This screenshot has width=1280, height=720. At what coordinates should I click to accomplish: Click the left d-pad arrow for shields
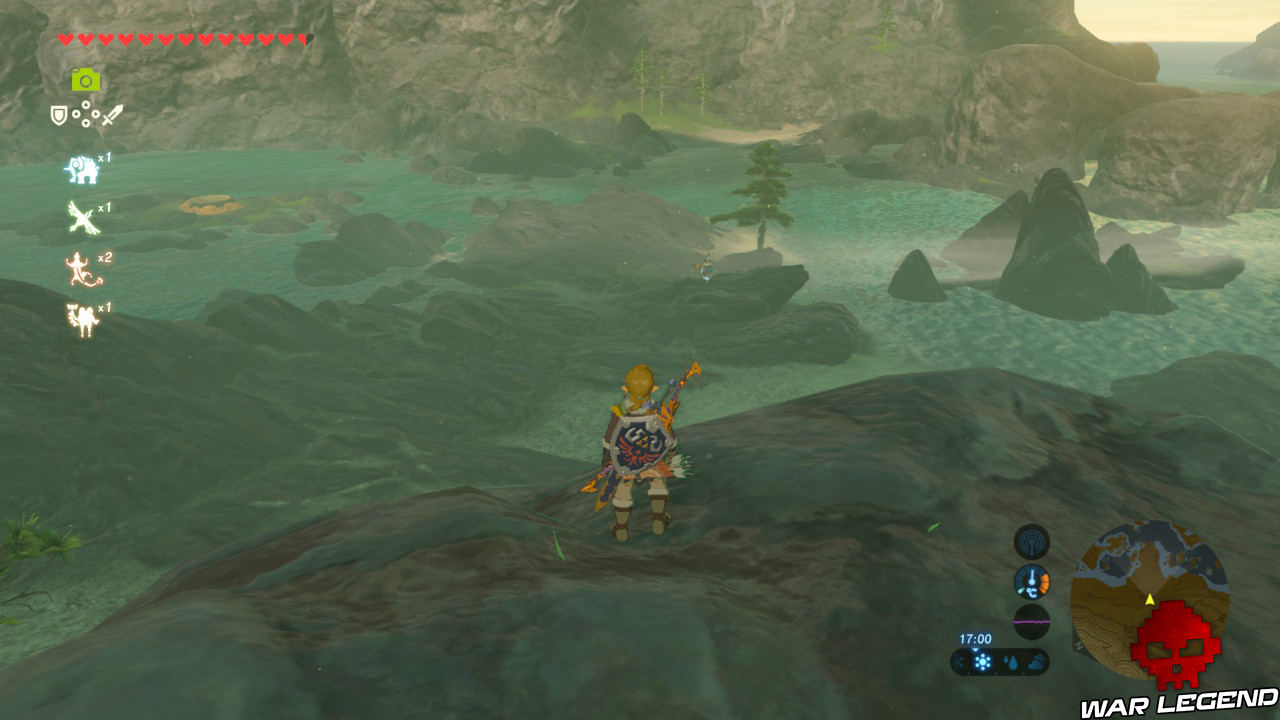(75, 115)
